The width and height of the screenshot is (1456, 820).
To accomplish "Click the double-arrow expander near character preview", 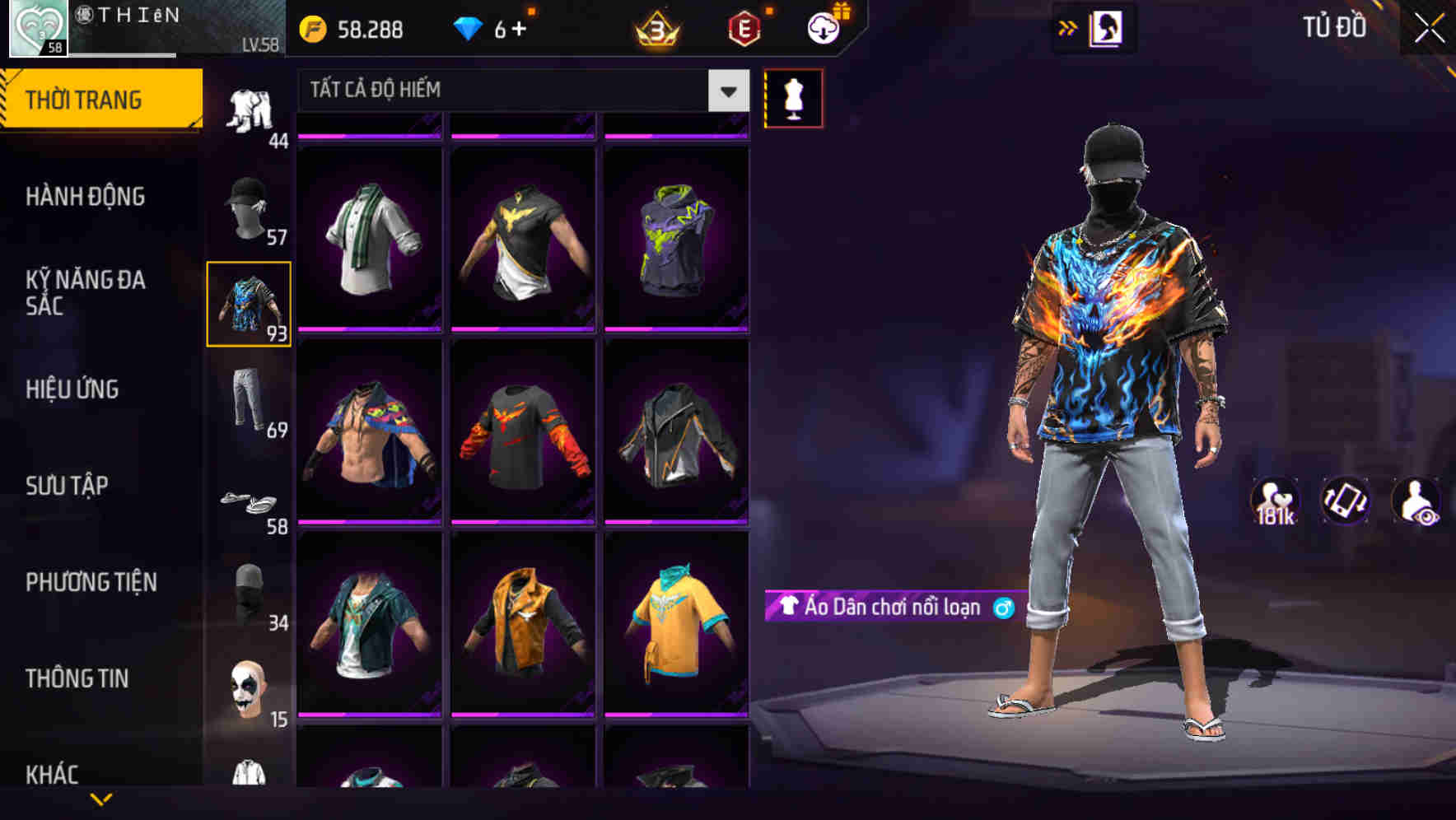I will coord(1068,26).
